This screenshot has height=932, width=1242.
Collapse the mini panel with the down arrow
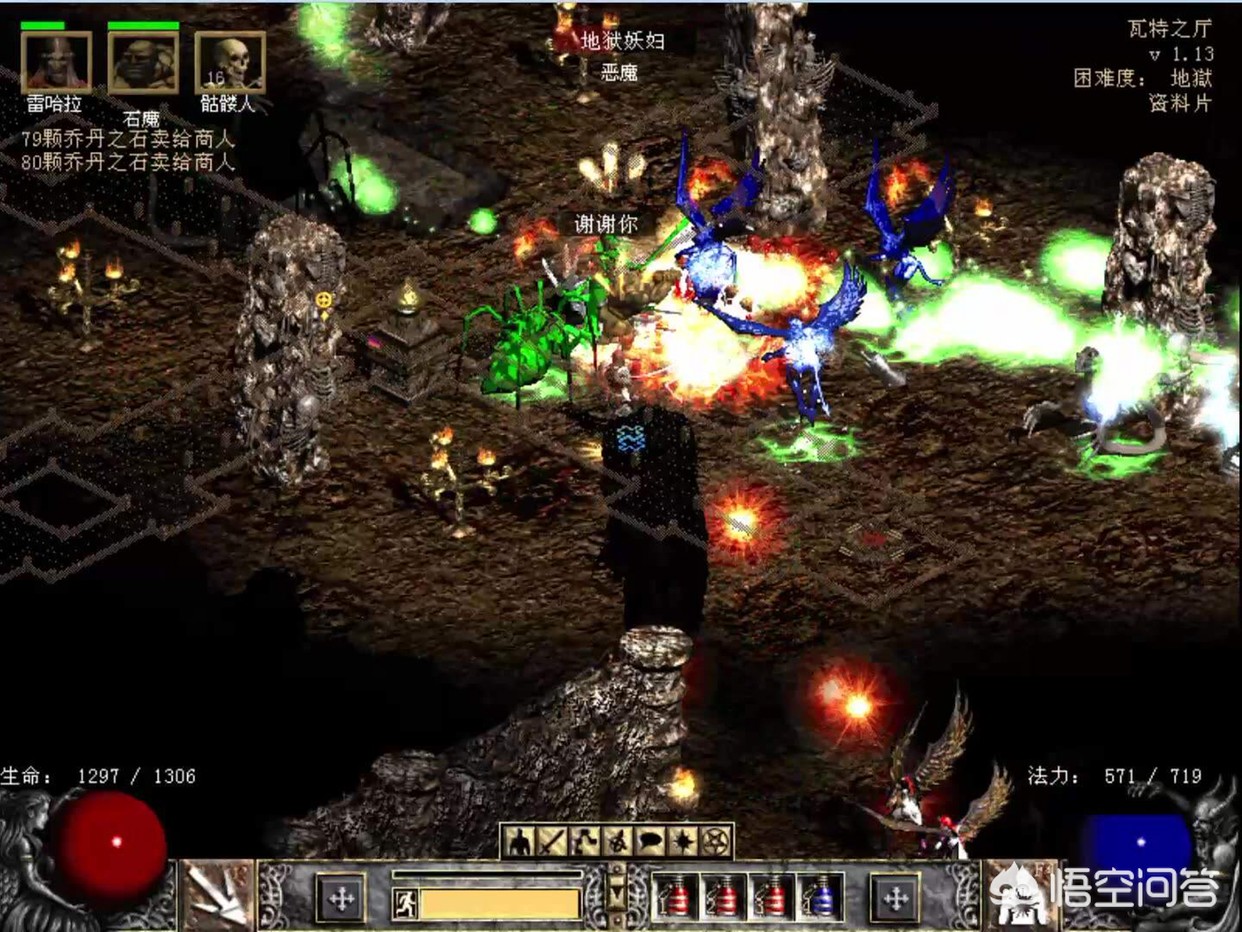click(x=617, y=894)
